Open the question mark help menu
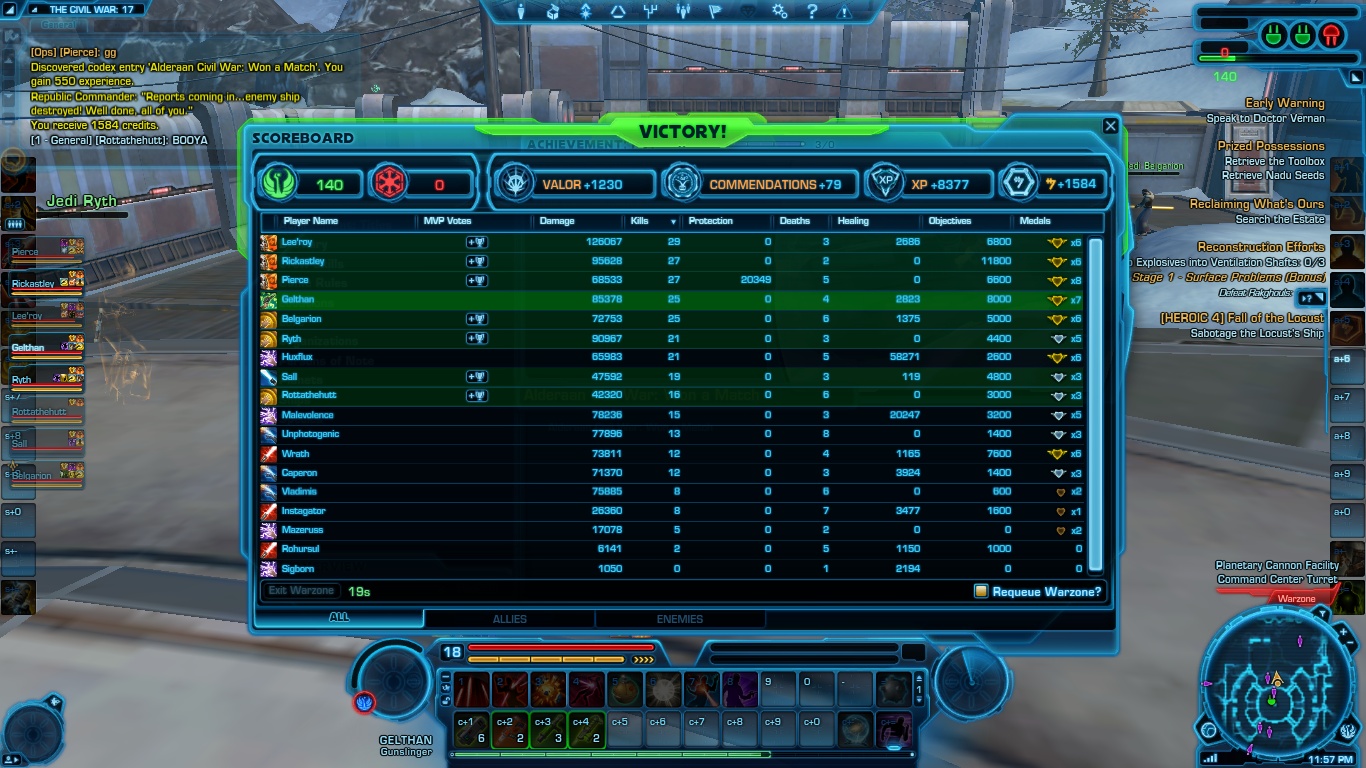 812,12
